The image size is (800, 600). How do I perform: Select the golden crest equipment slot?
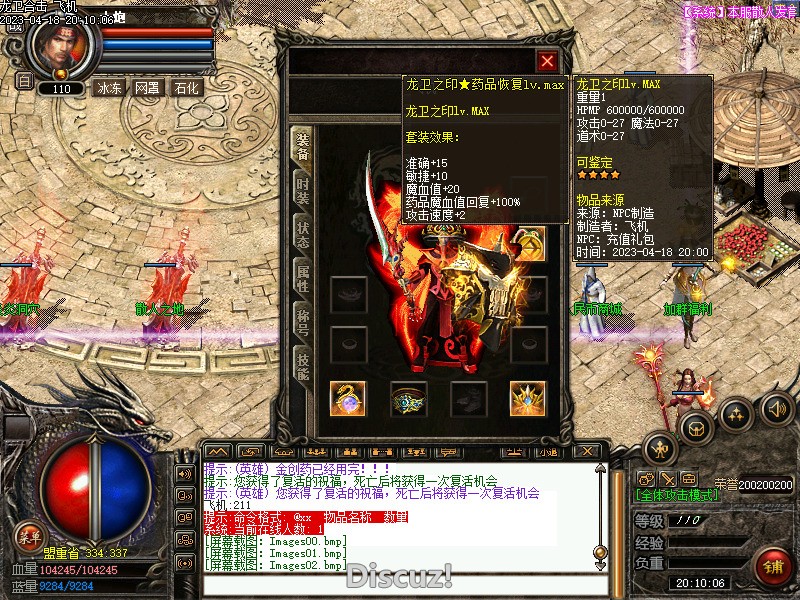click(528, 398)
